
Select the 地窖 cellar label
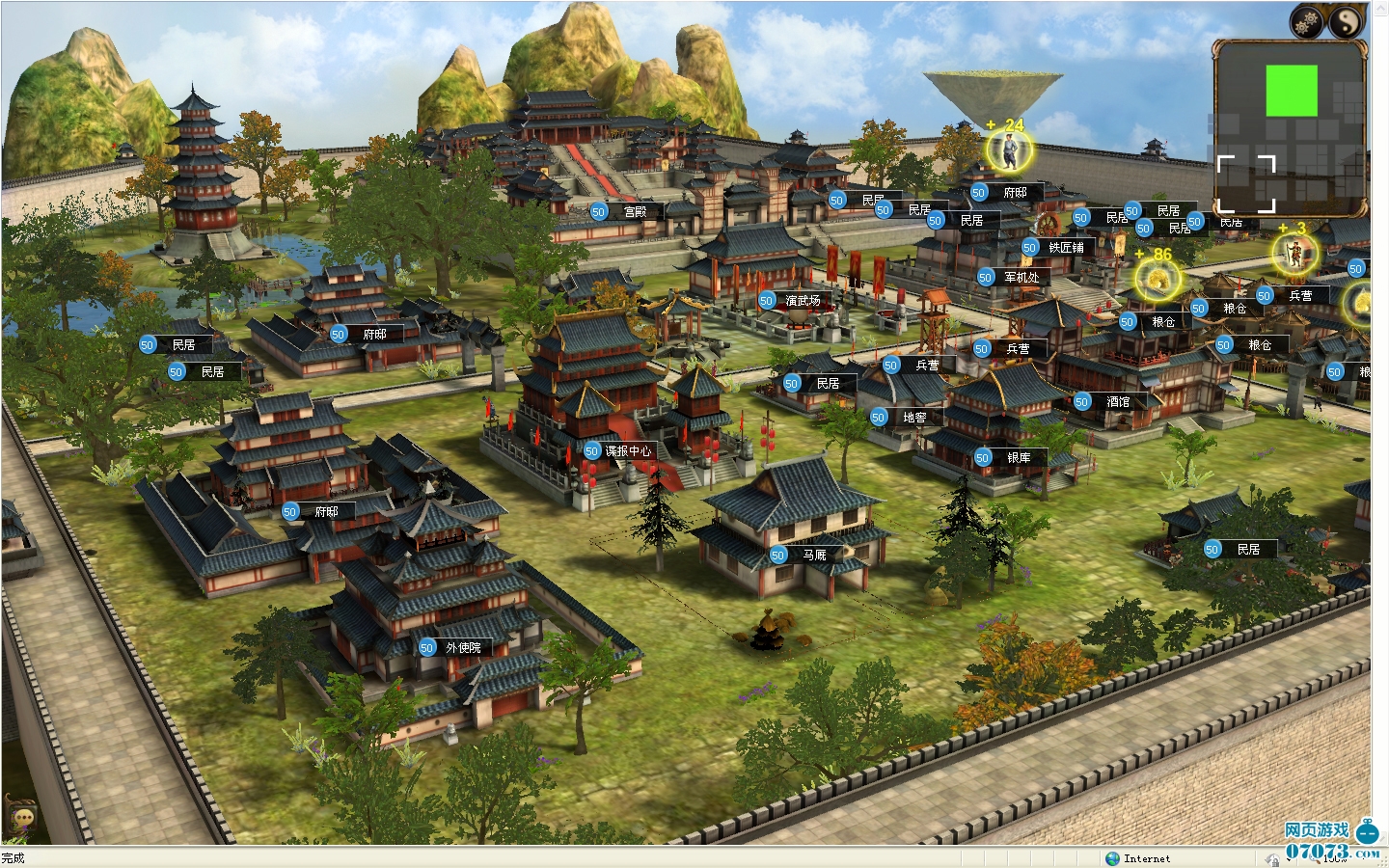[913, 418]
